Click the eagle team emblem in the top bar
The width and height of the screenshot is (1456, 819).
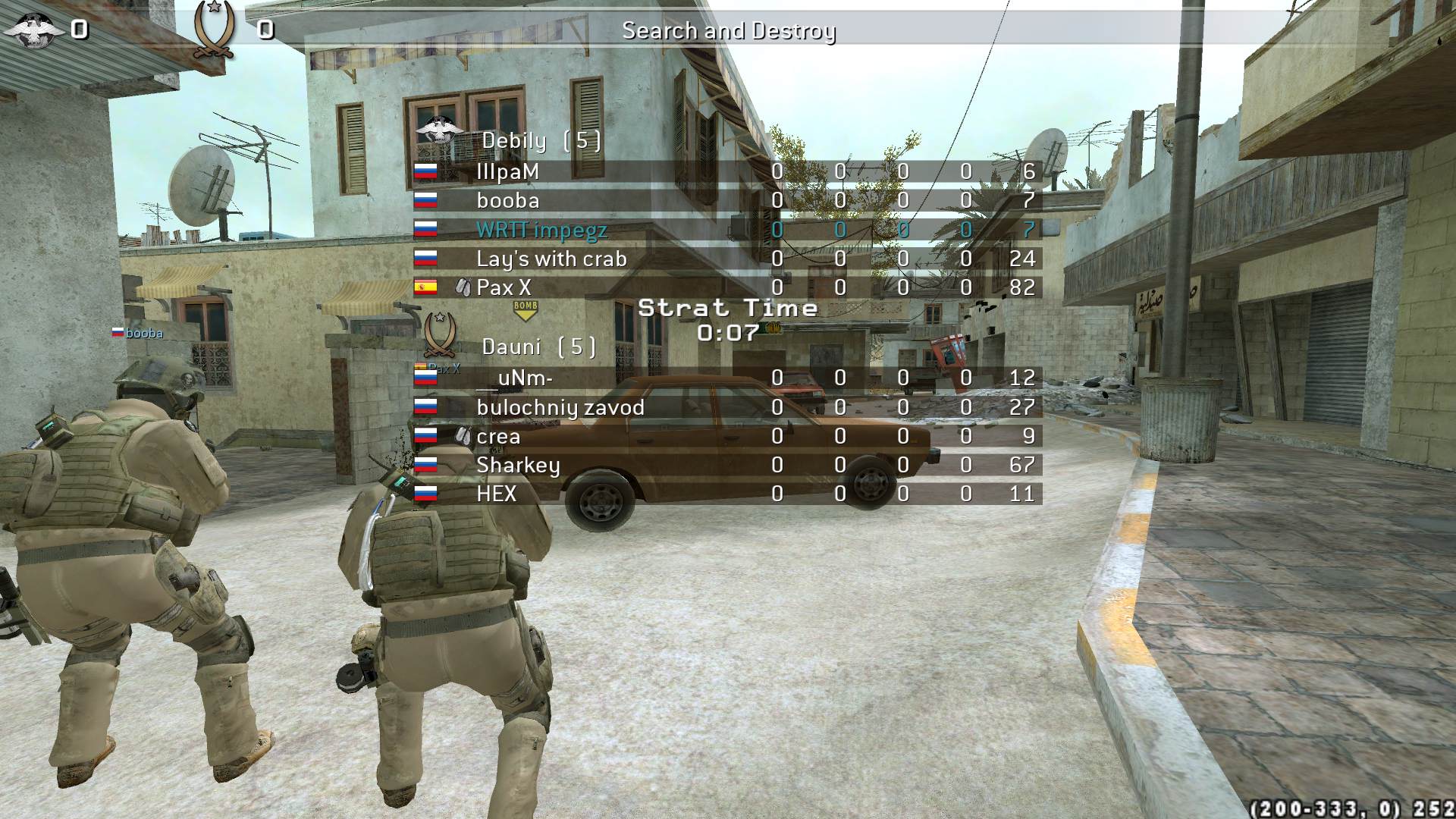(x=34, y=30)
